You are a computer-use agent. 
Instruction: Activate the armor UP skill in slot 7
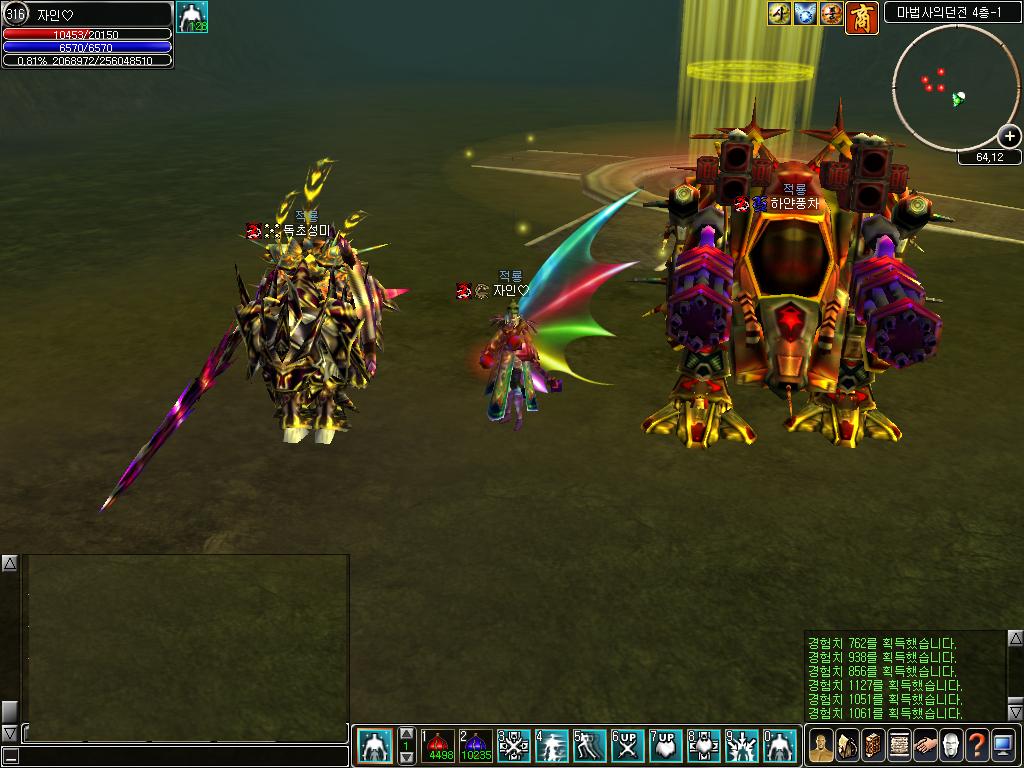coord(665,746)
